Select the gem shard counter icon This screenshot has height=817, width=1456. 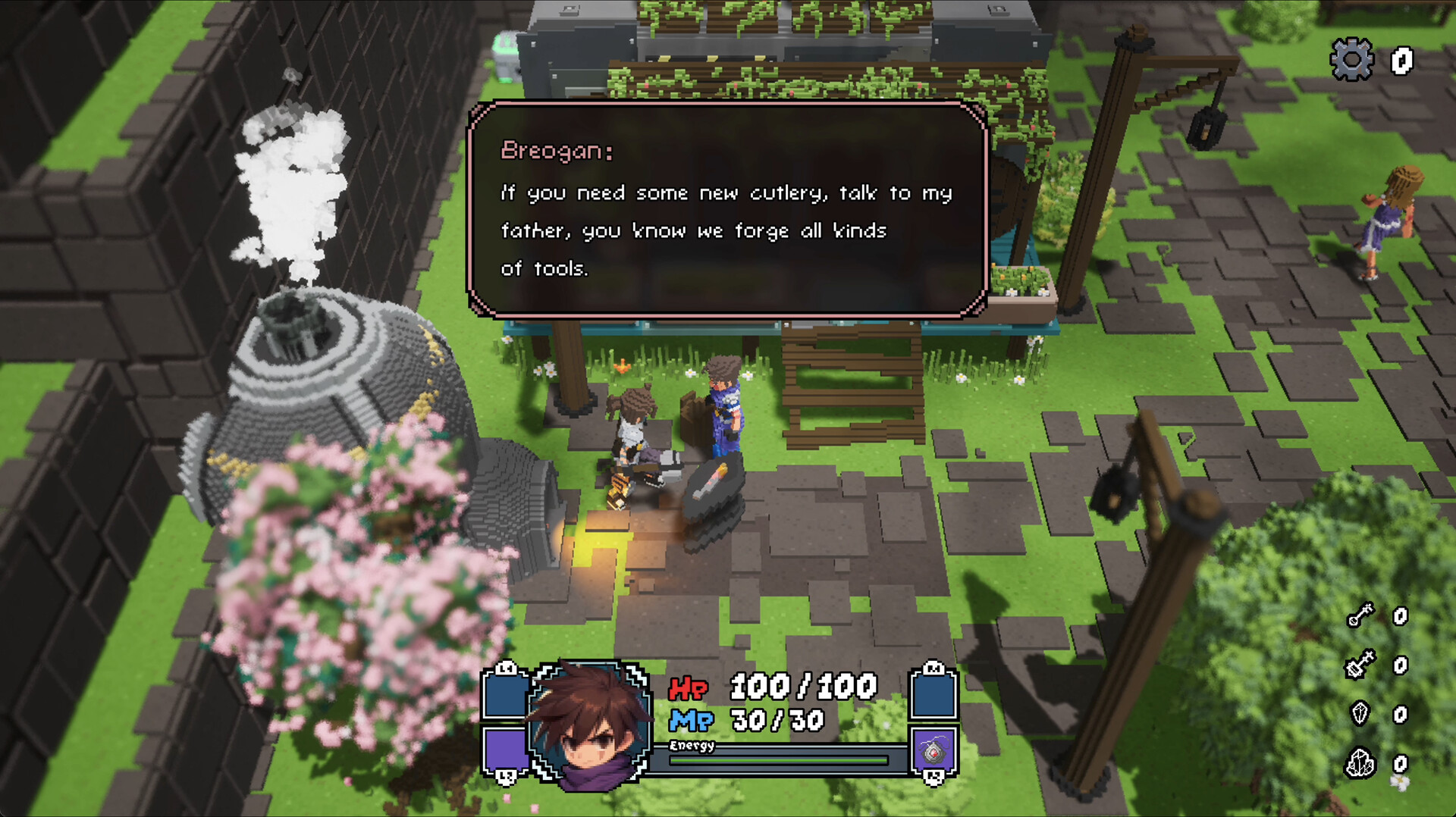point(1360,713)
